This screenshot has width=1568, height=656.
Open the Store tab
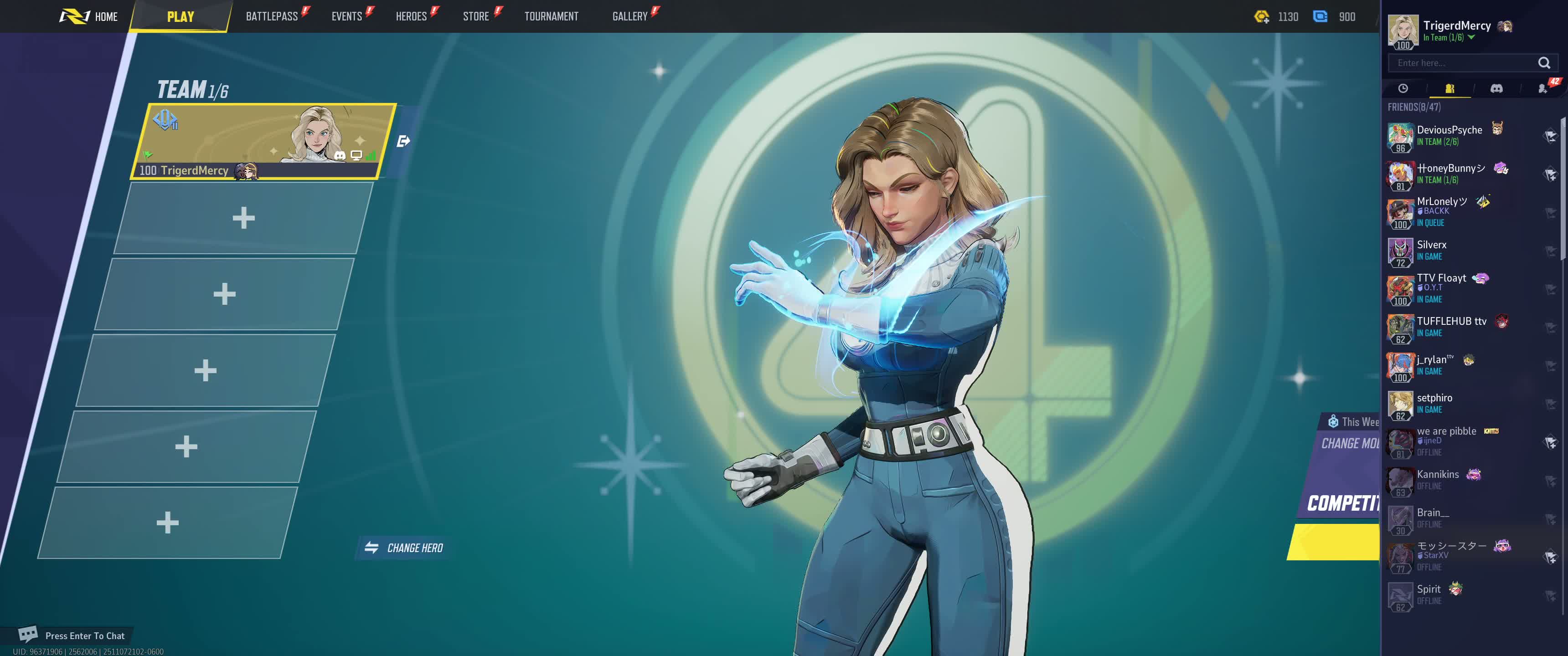coord(475,16)
